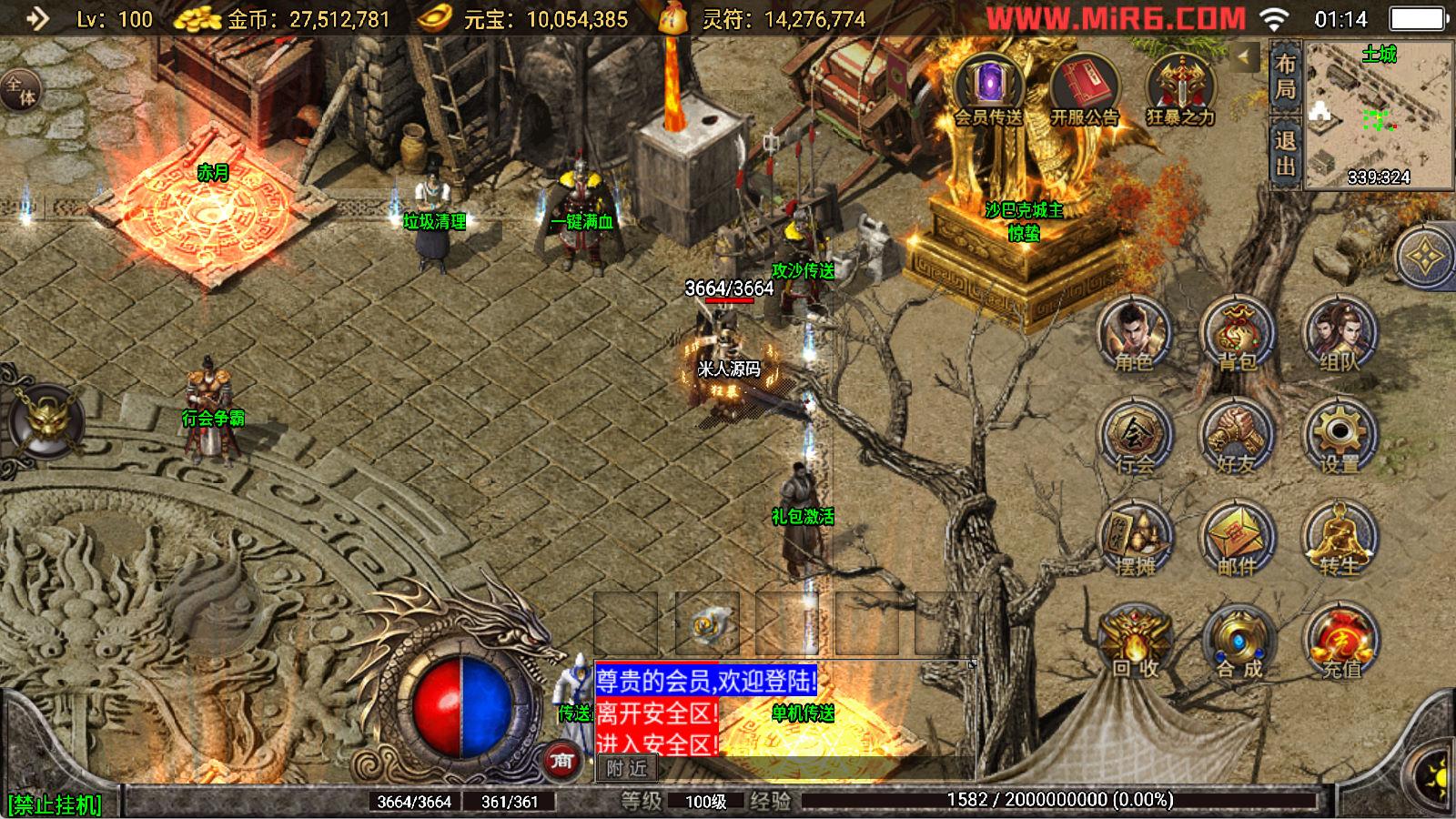Screen dimensions: 1456x819
Task: Select the ring item in the hotbar
Action: pos(706,624)
